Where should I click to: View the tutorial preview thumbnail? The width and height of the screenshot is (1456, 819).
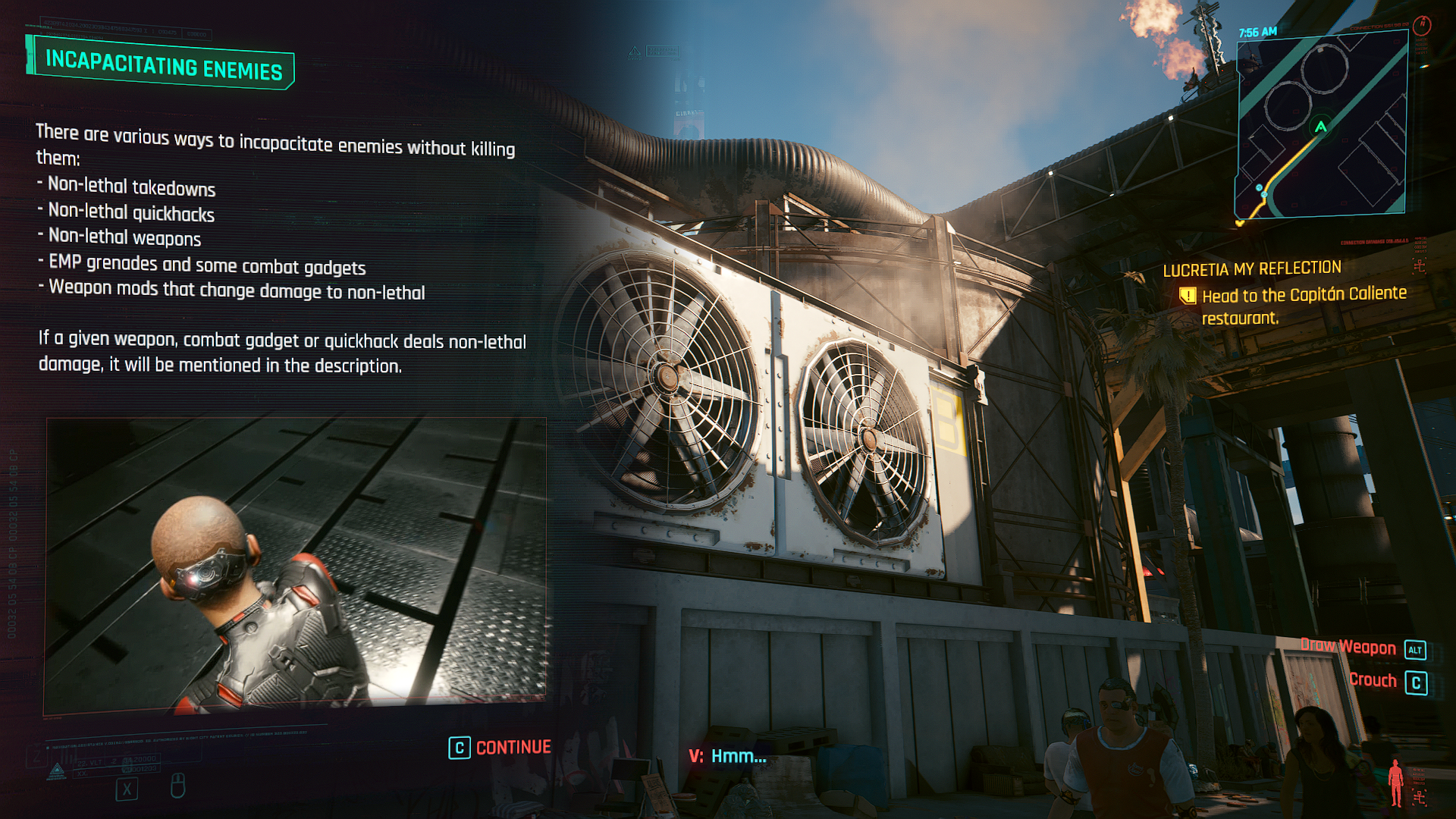pos(296,565)
